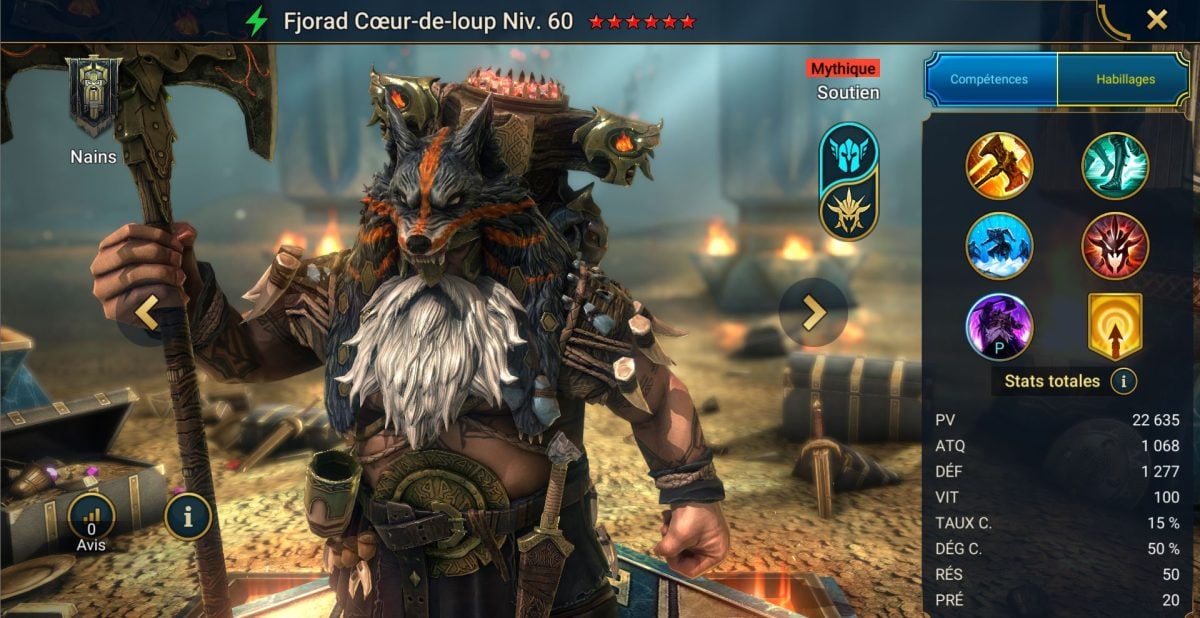The image size is (1200, 618).
Task: Select the flaming axe skill icon
Action: point(999,166)
